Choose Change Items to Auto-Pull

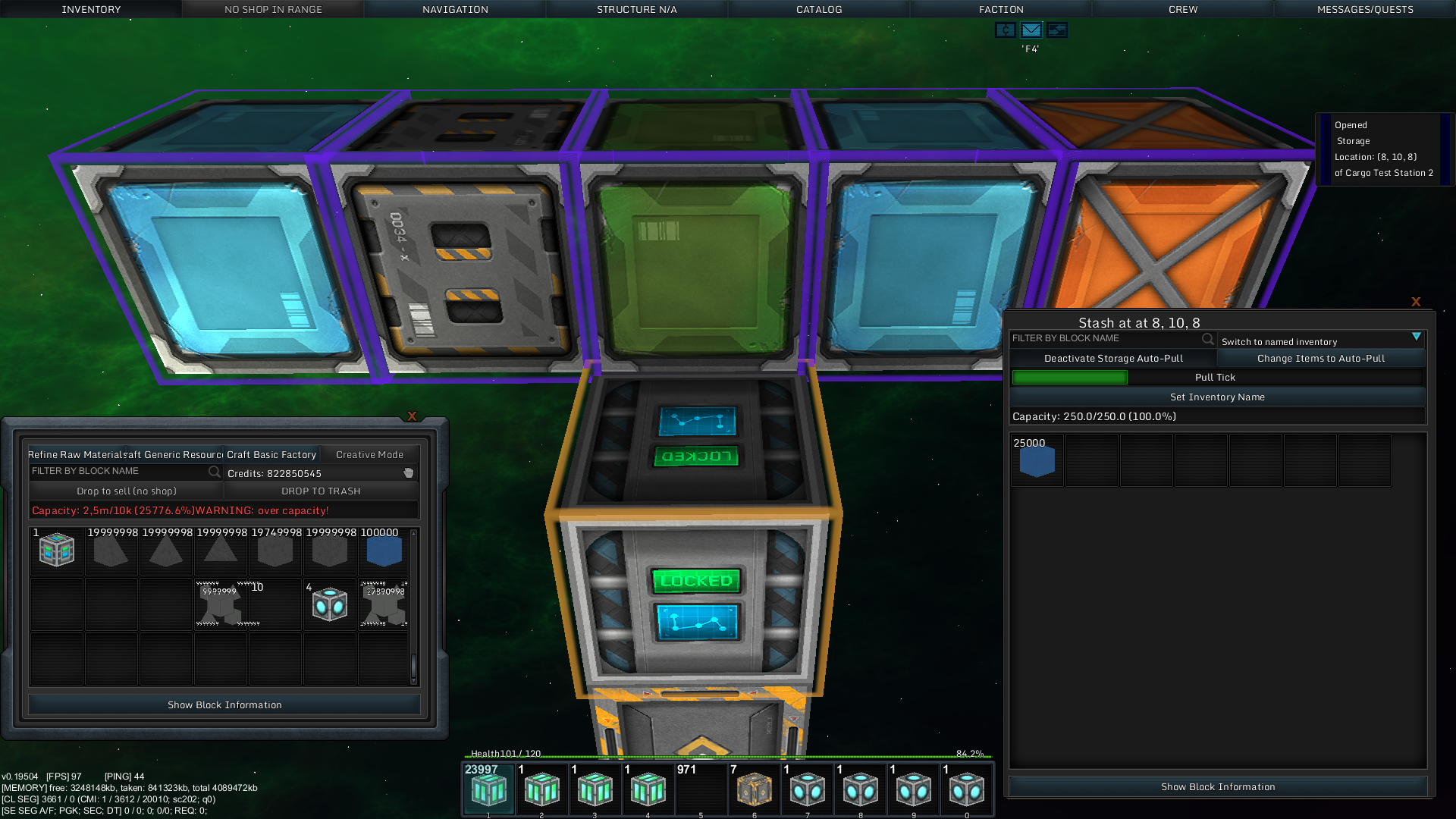tap(1321, 359)
